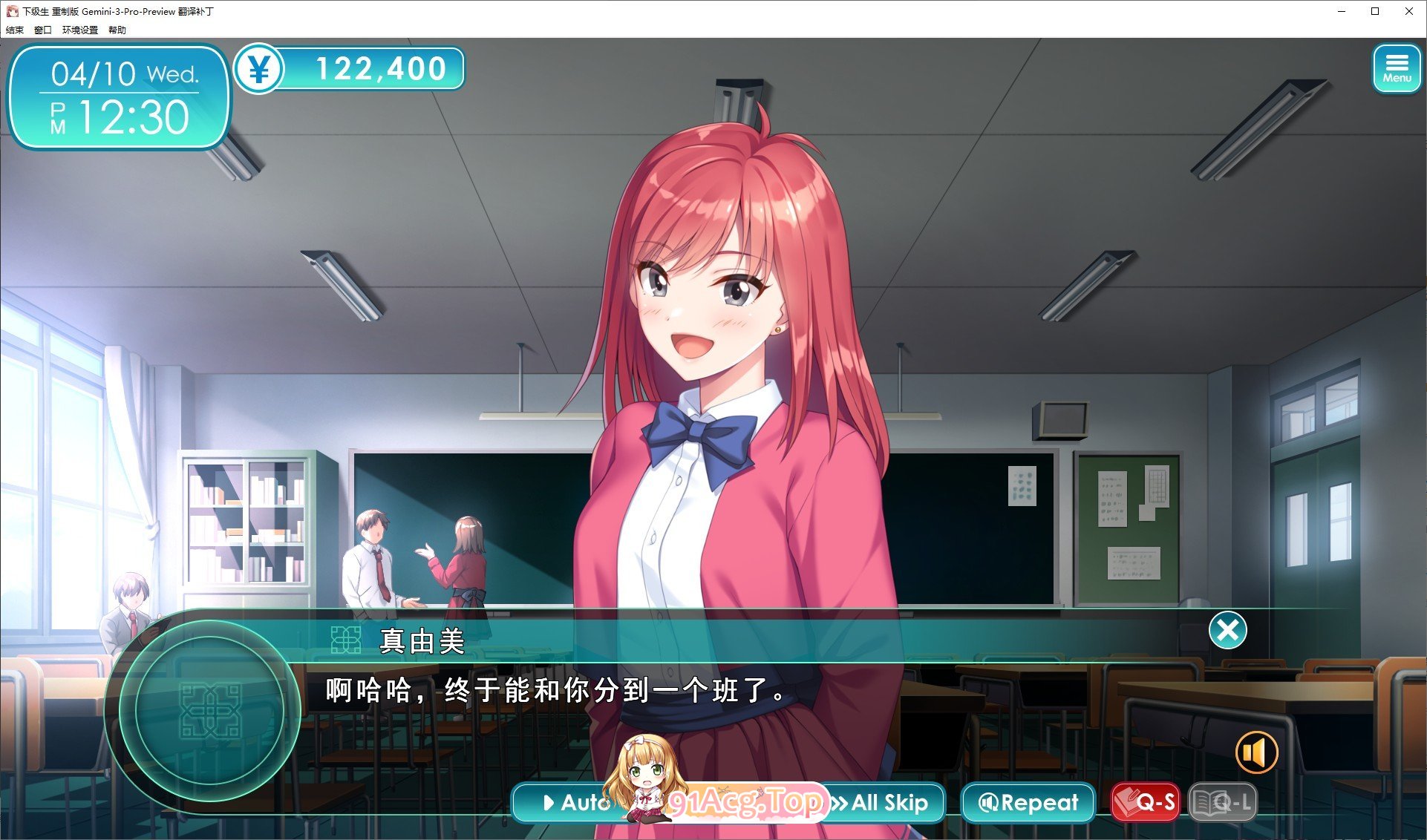
Task: Click the PM 12:30 time indicator
Action: (x=126, y=117)
